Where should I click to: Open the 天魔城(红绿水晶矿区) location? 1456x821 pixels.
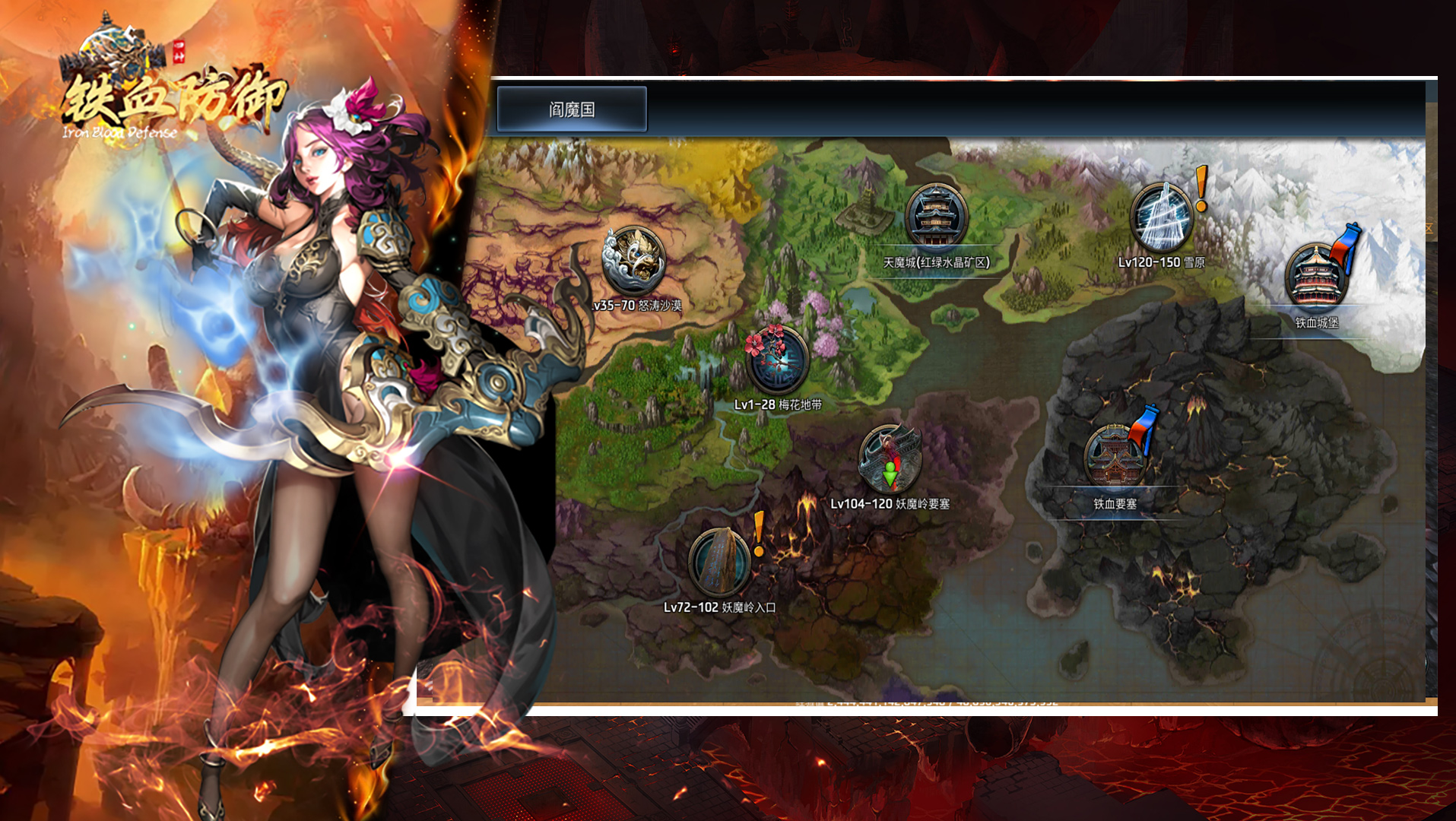pos(936,218)
